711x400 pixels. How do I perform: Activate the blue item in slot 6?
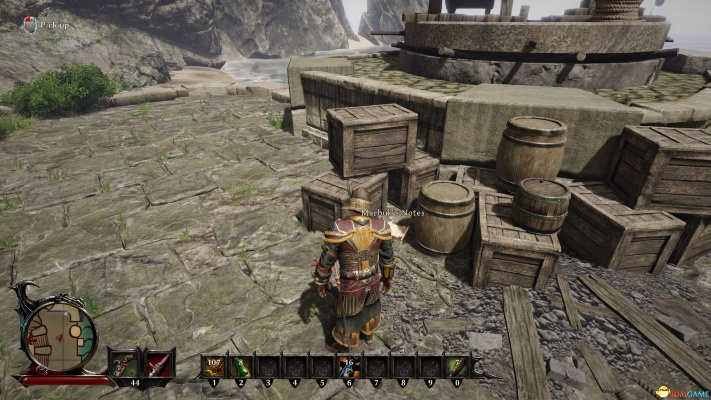pos(348,366)
